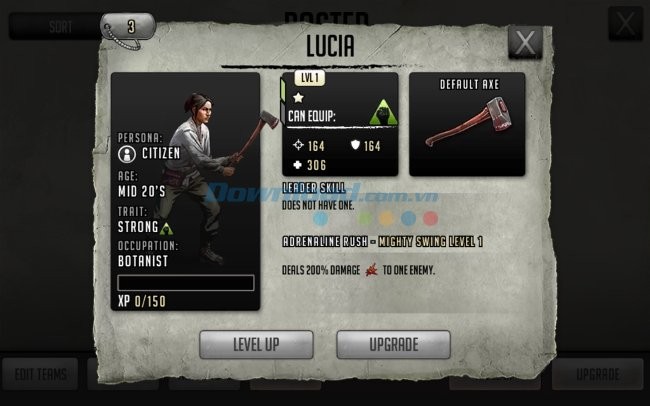Click the dimmed Upgrade button on the roster bar
The width and height of the screenshot is (650, 406).
(597, 374)
